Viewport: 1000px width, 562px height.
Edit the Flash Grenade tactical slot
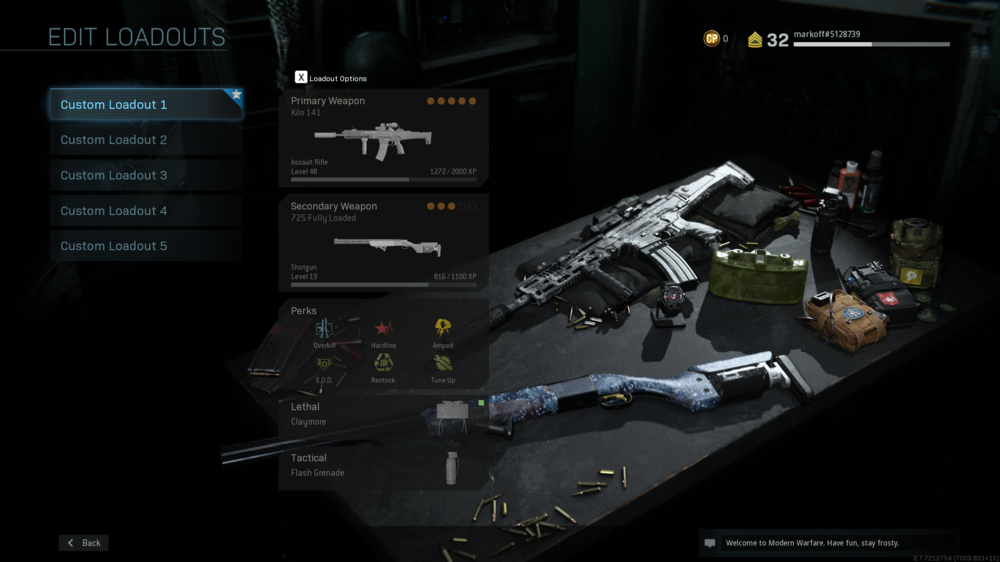tap(383, 465)
